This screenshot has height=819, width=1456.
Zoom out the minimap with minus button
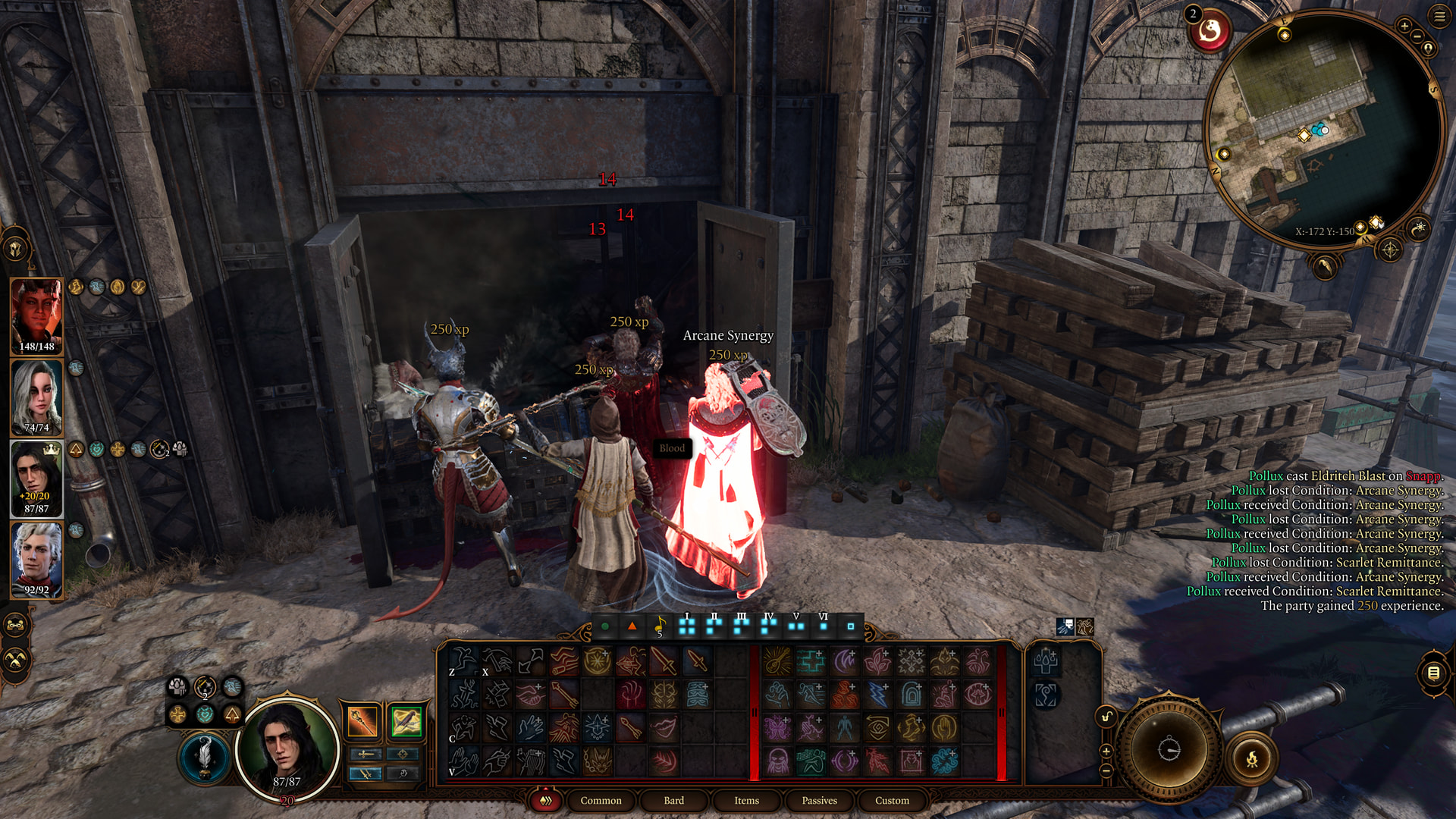tap(1417, 36)
